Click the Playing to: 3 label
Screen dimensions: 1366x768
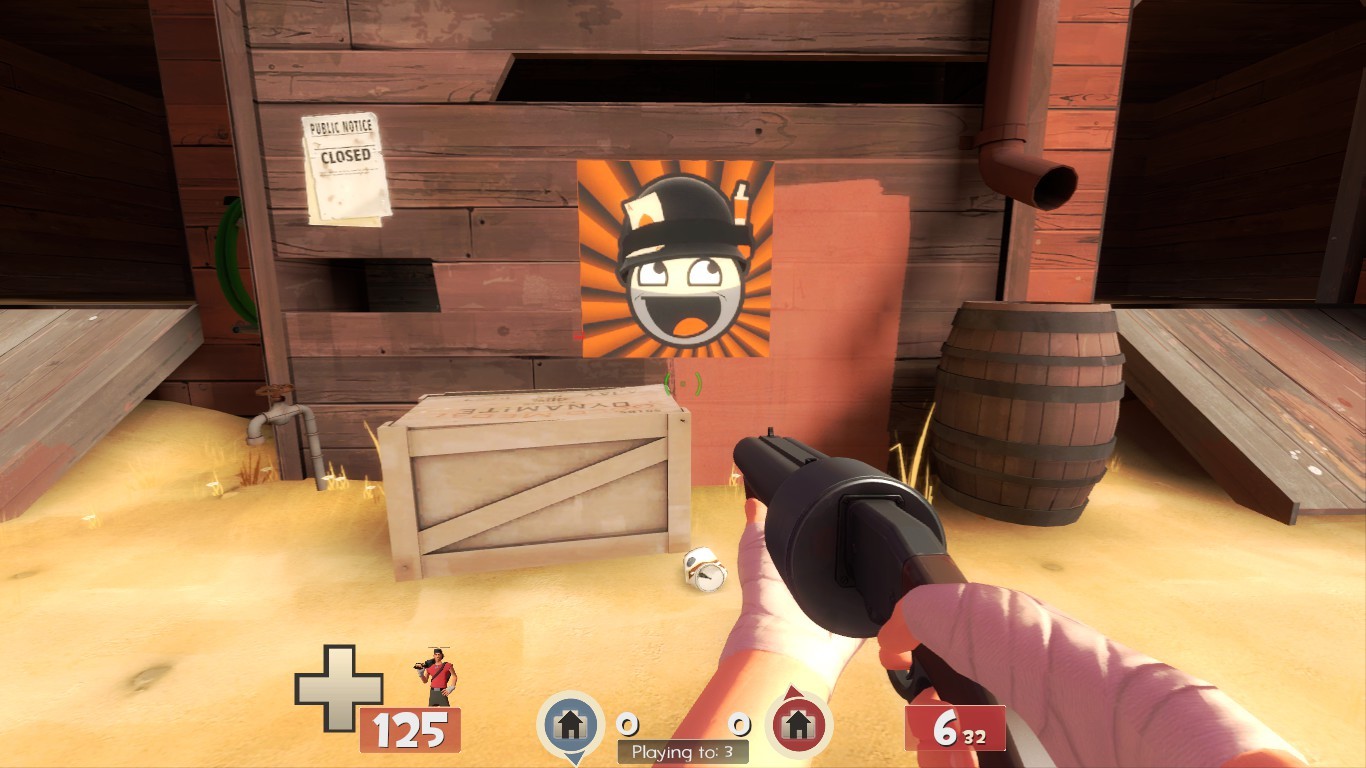click(683, 753)
